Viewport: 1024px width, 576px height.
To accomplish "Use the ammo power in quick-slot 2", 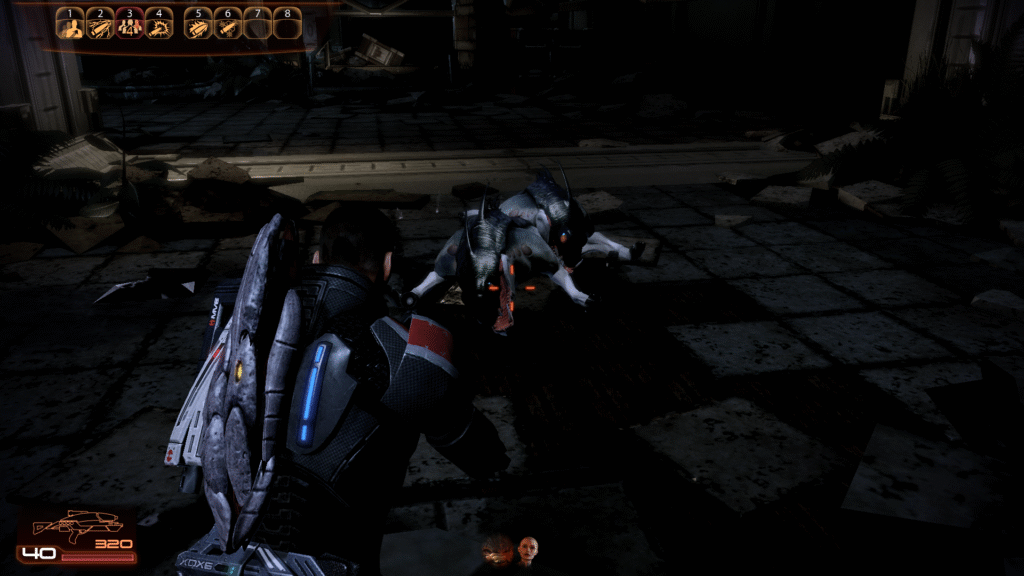I will pos(99,26).
